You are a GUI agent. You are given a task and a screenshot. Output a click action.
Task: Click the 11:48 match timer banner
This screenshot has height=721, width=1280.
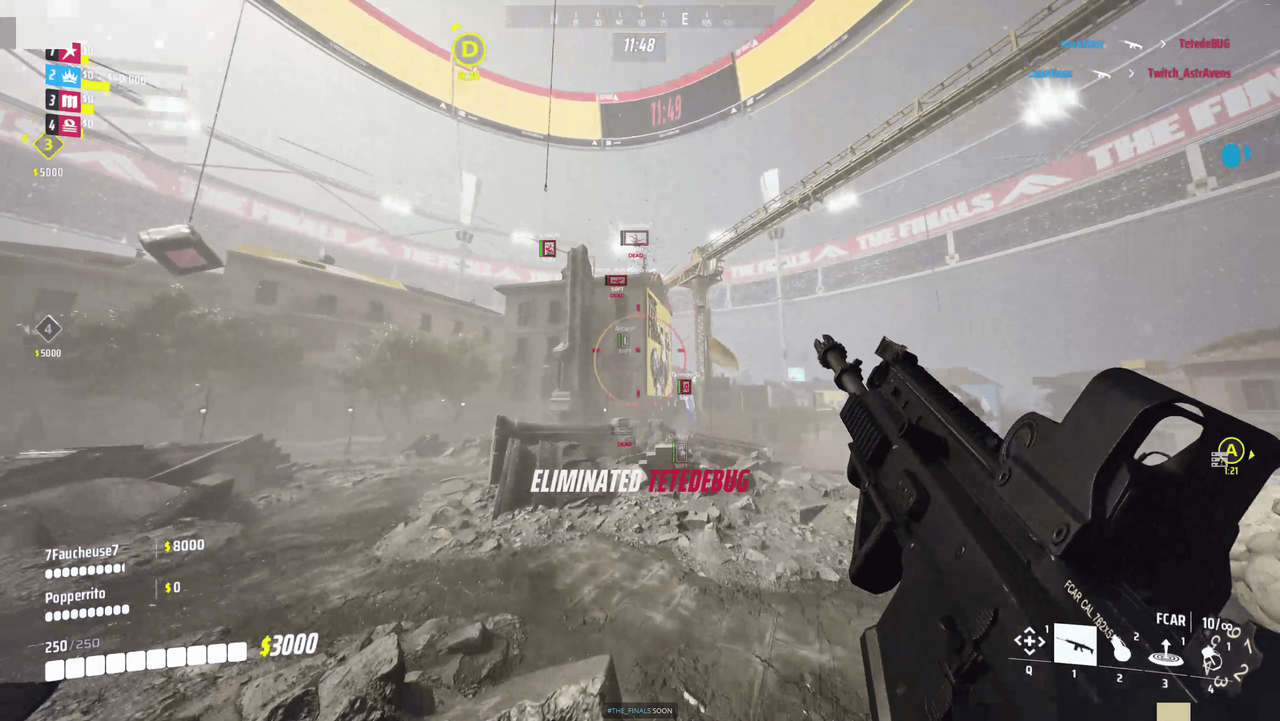pyautogui.click(x=639, y=44)
